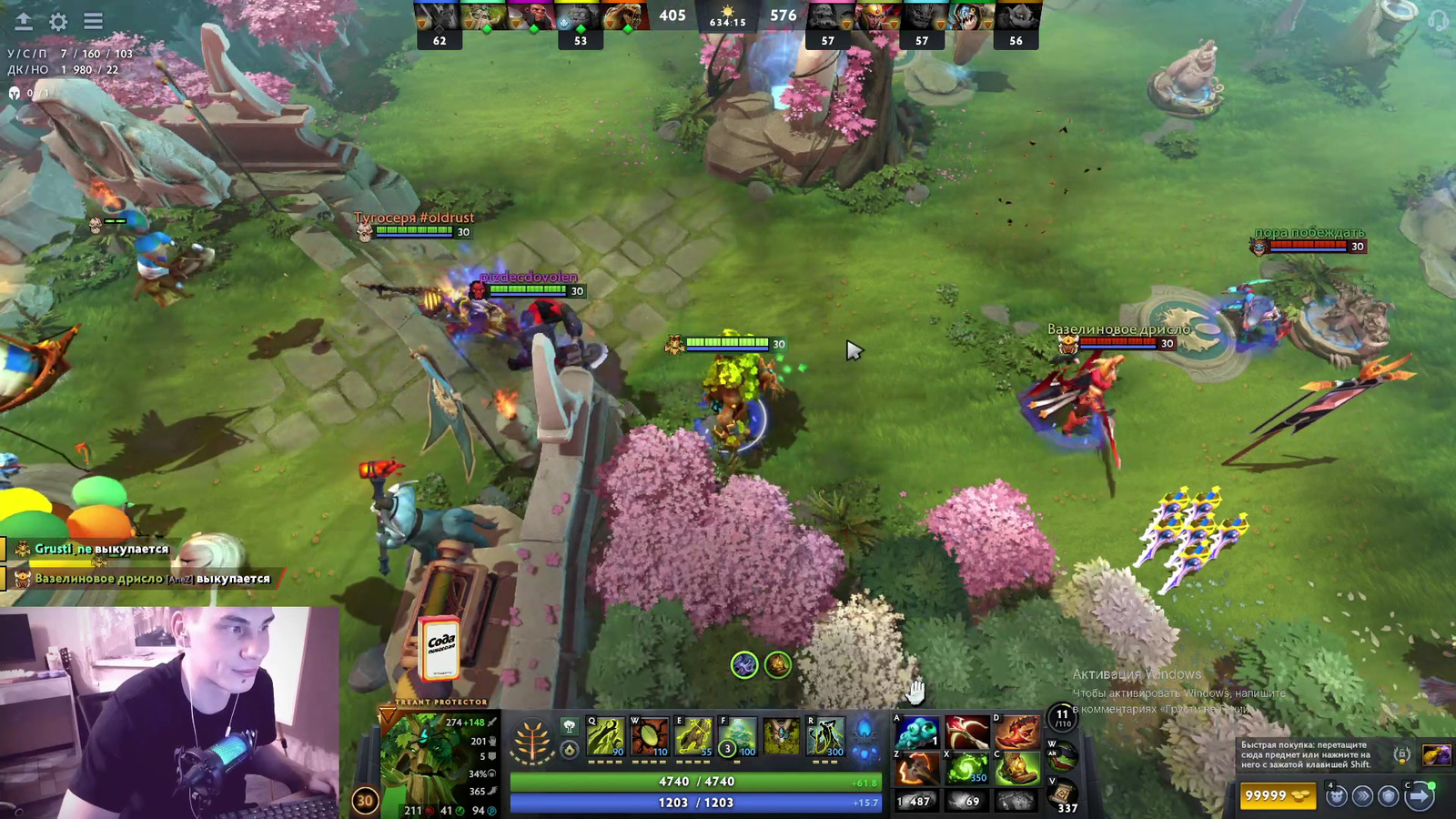Use the green swirl item costing 350
This screenshot has width=1456, height=819.
pos(966,769)
